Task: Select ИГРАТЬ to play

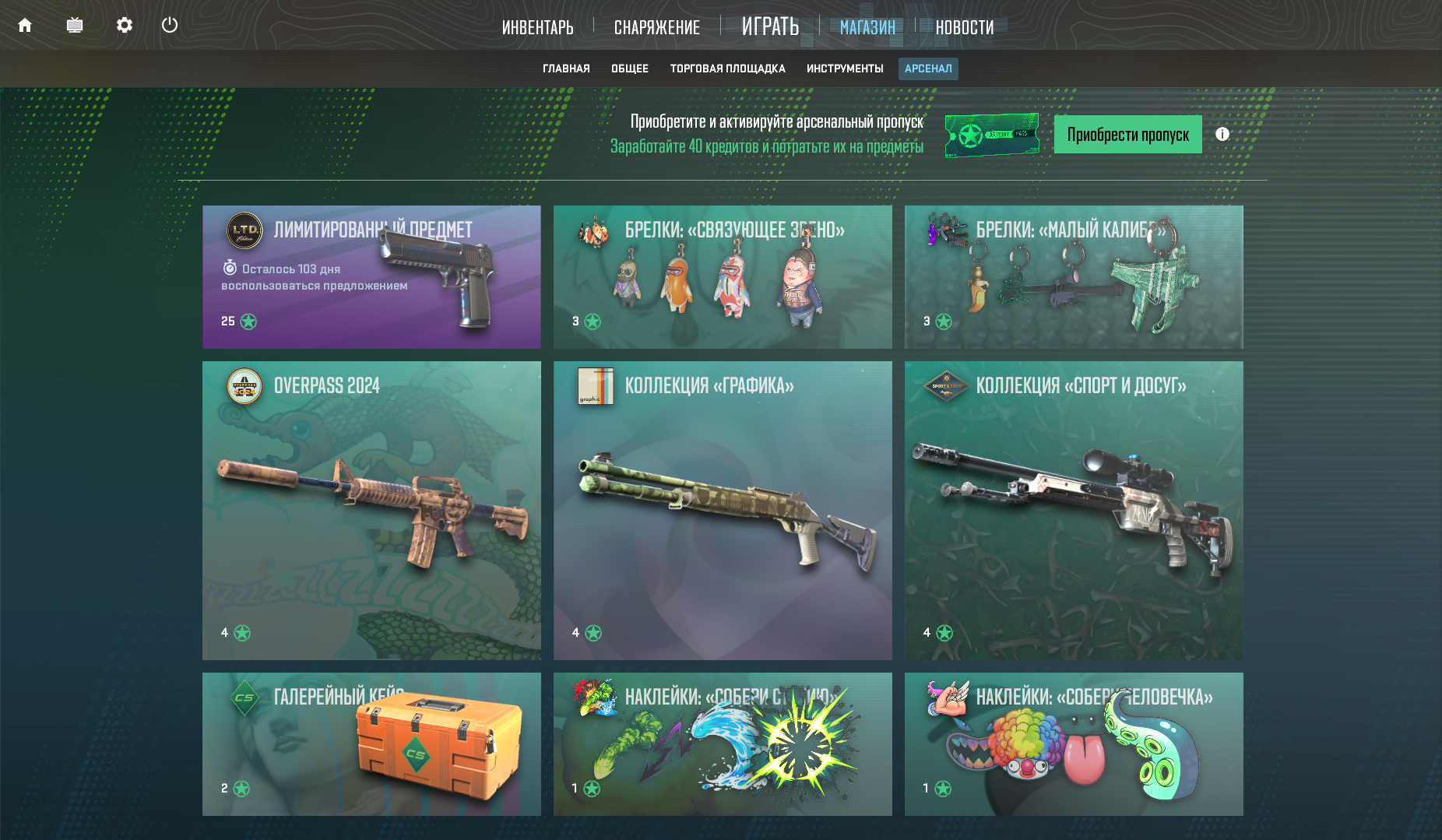Action: click(x=770, y=27)
